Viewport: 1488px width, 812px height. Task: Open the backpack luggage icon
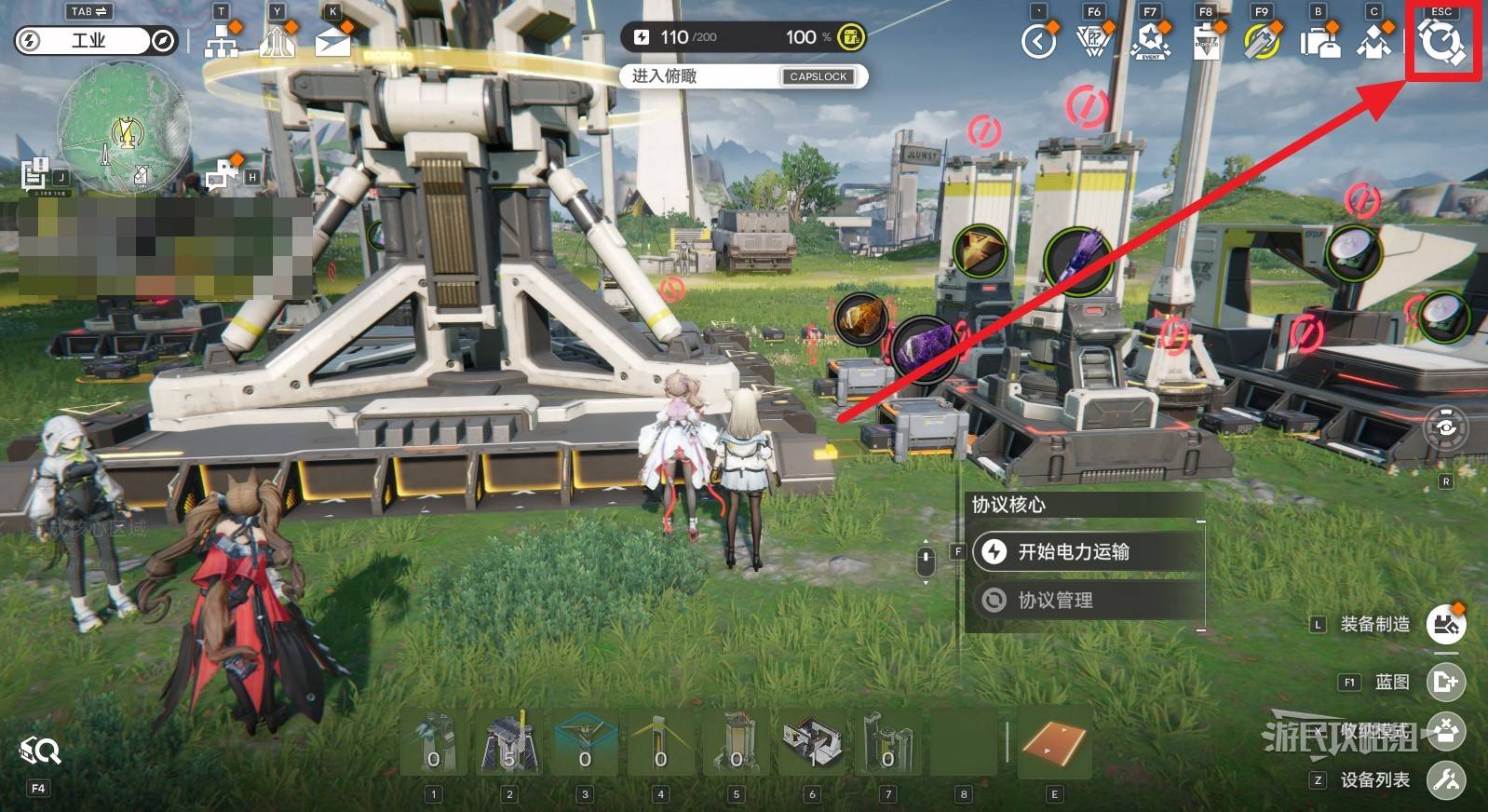(x=1319, y=43)
